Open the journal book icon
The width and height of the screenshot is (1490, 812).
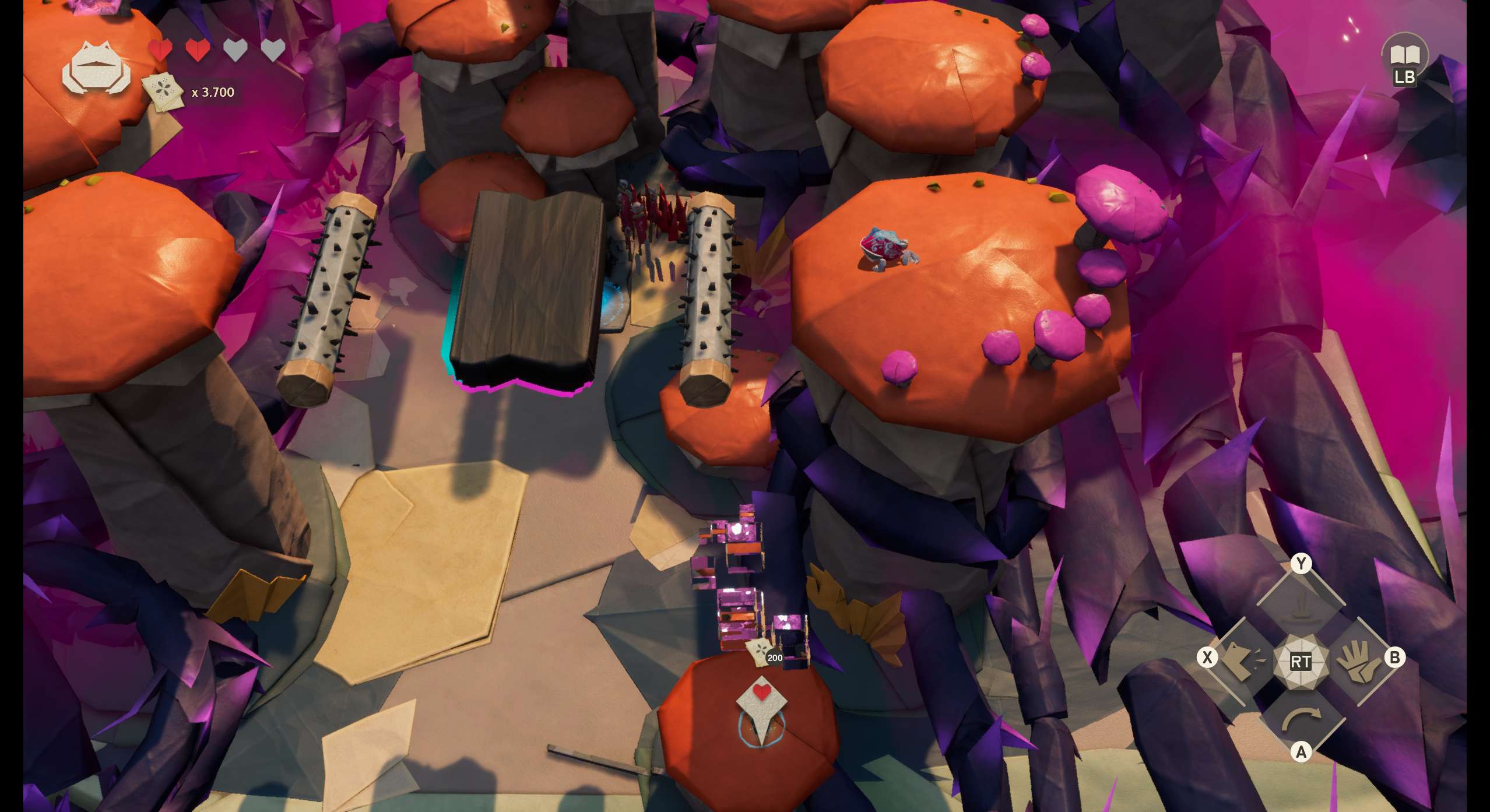[x=1404, y=55]
